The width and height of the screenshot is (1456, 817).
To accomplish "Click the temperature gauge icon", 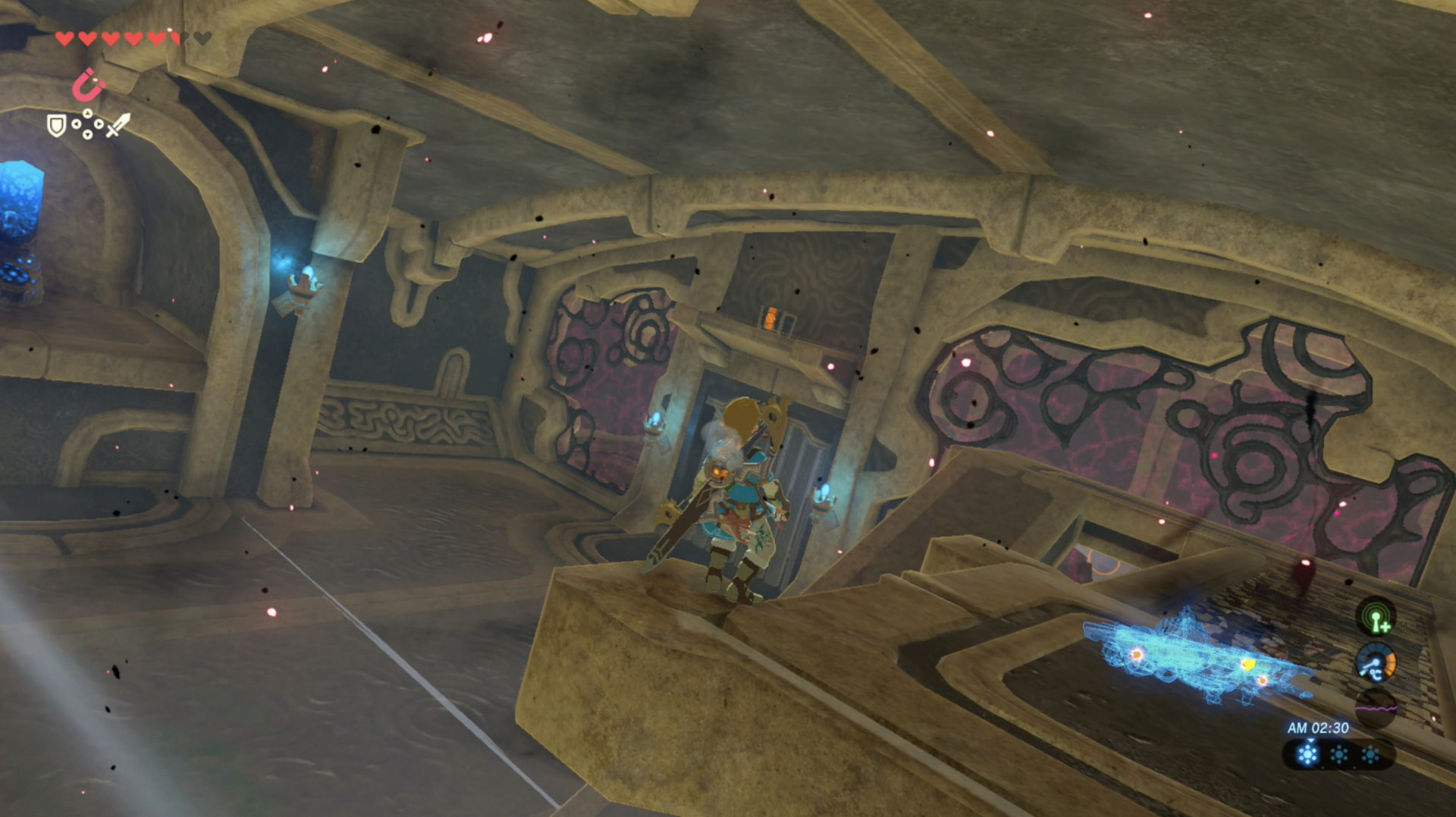I will point(1376,662).
